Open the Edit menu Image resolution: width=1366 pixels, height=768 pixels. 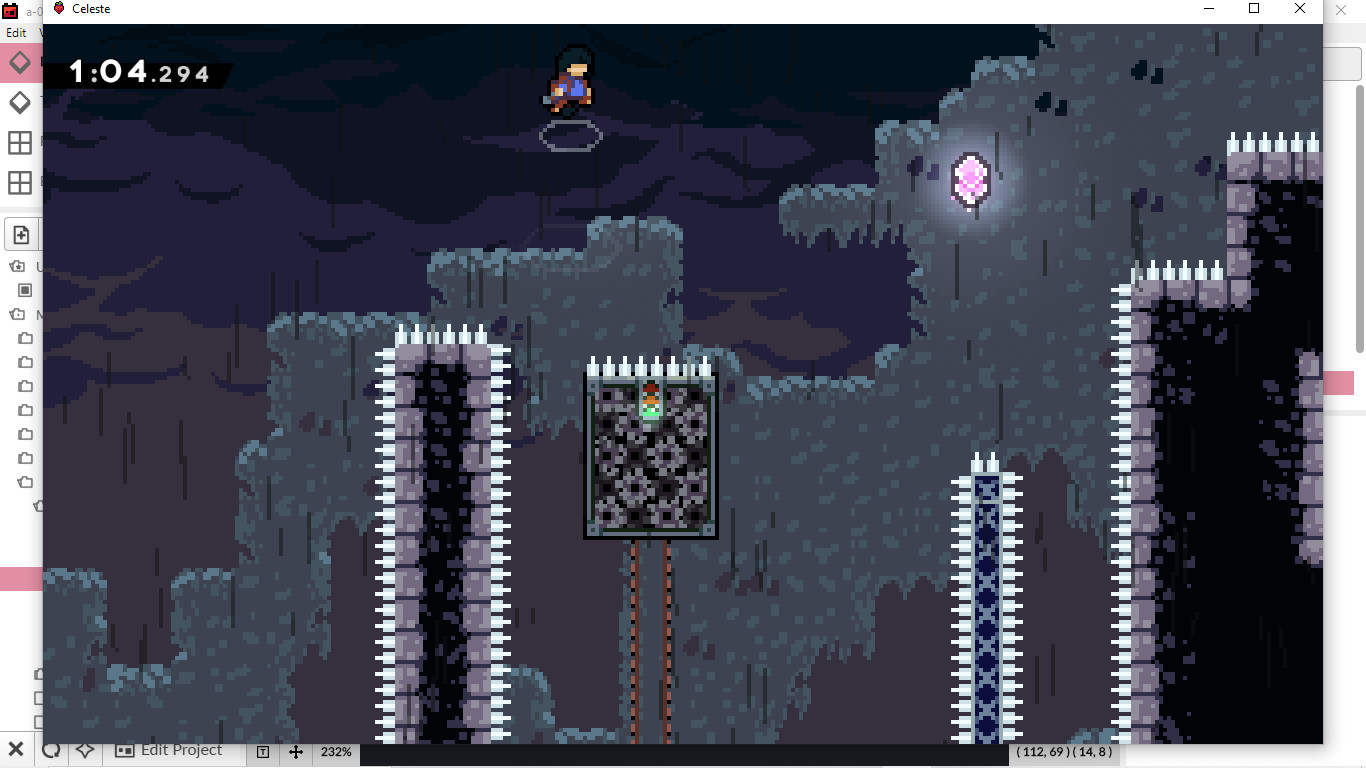coord(15,33)
